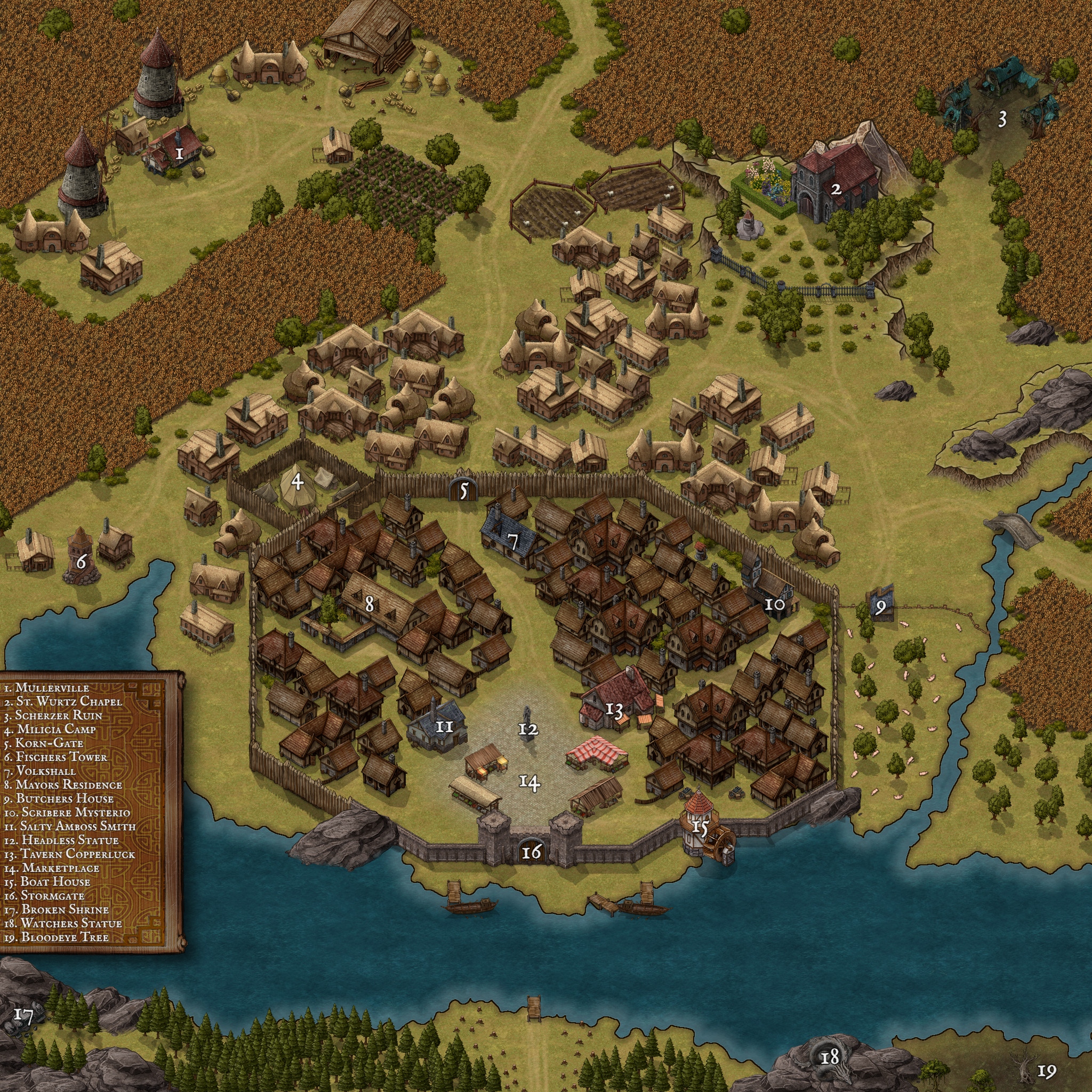Select Fischers Tower in the legend list
The image size is (1092, 1092).
tap(55, 757)
